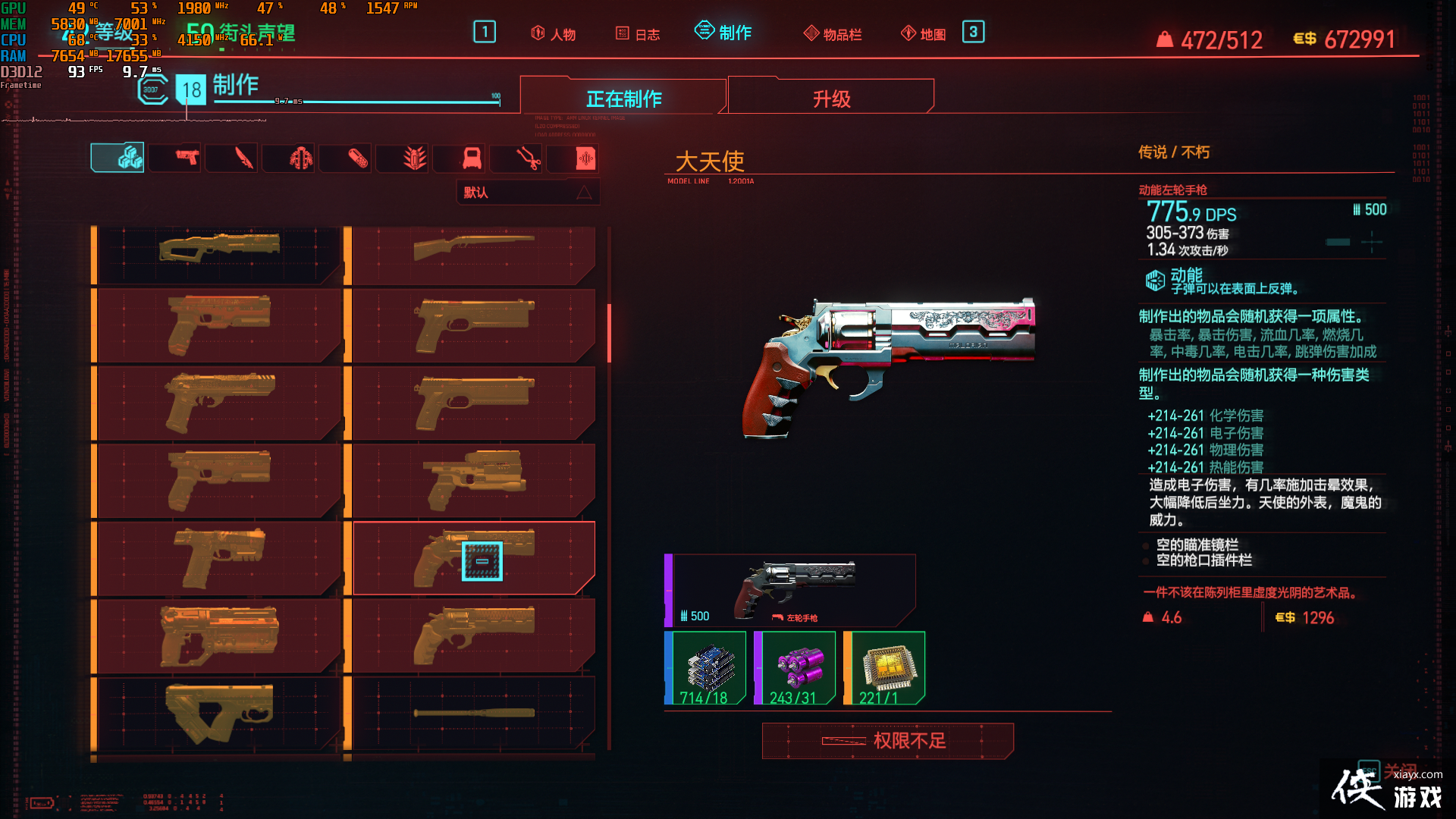Select the sniper rifle blueprint at top left

[x=218, y=246]
